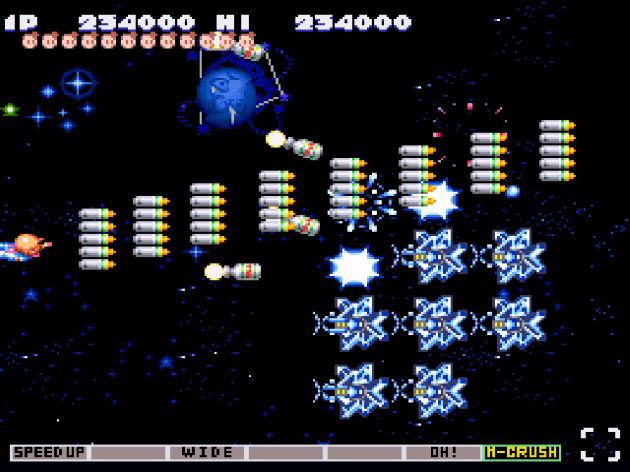630x472 pixels.
Task: Select the SPEEDUP power meter slot
Action: coord(49,453)
